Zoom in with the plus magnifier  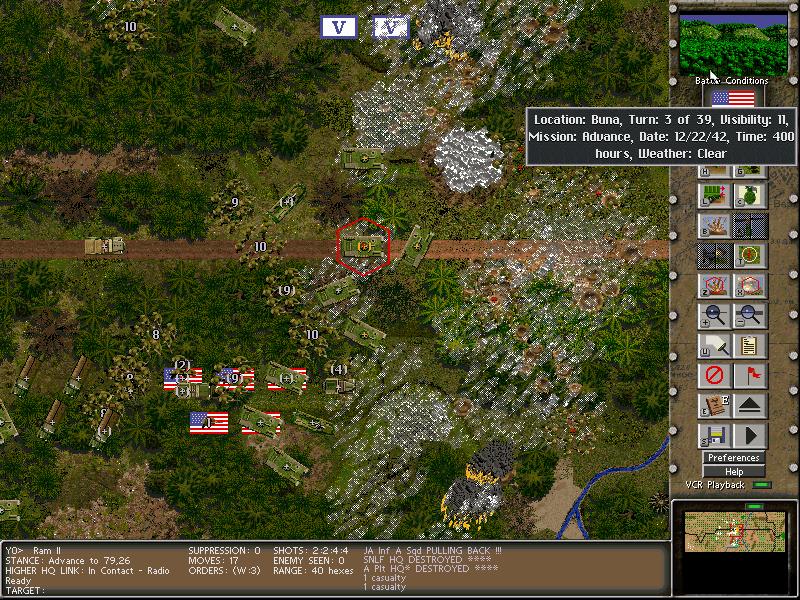point(715,315)
